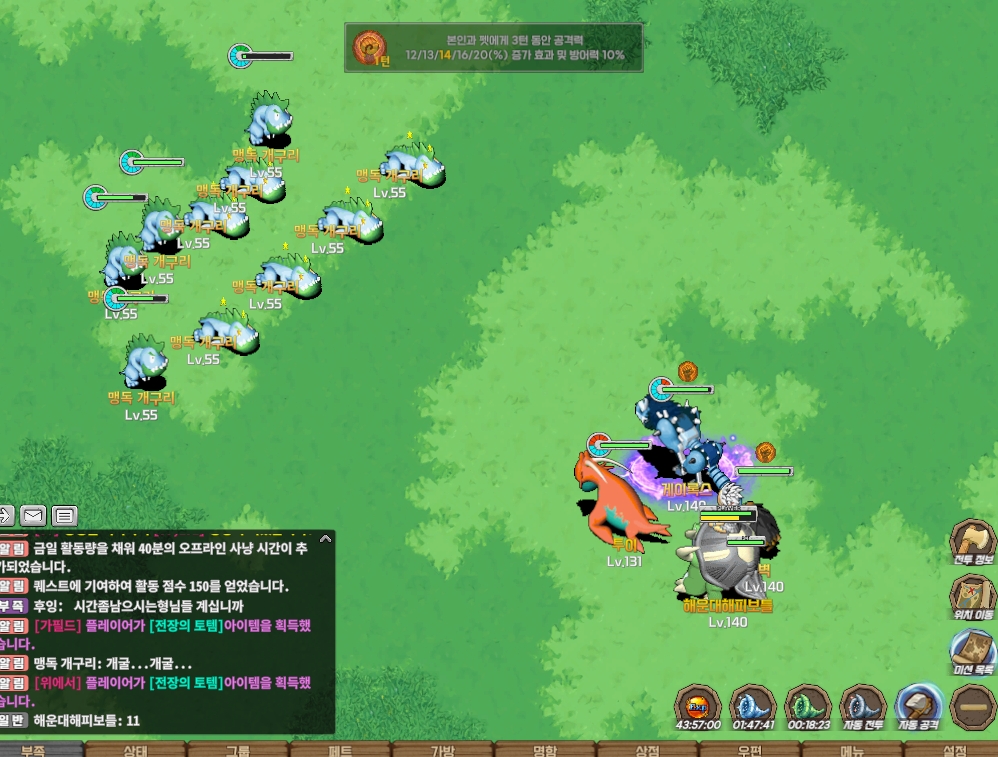Open the 페트 pet tab

[341, 750]
